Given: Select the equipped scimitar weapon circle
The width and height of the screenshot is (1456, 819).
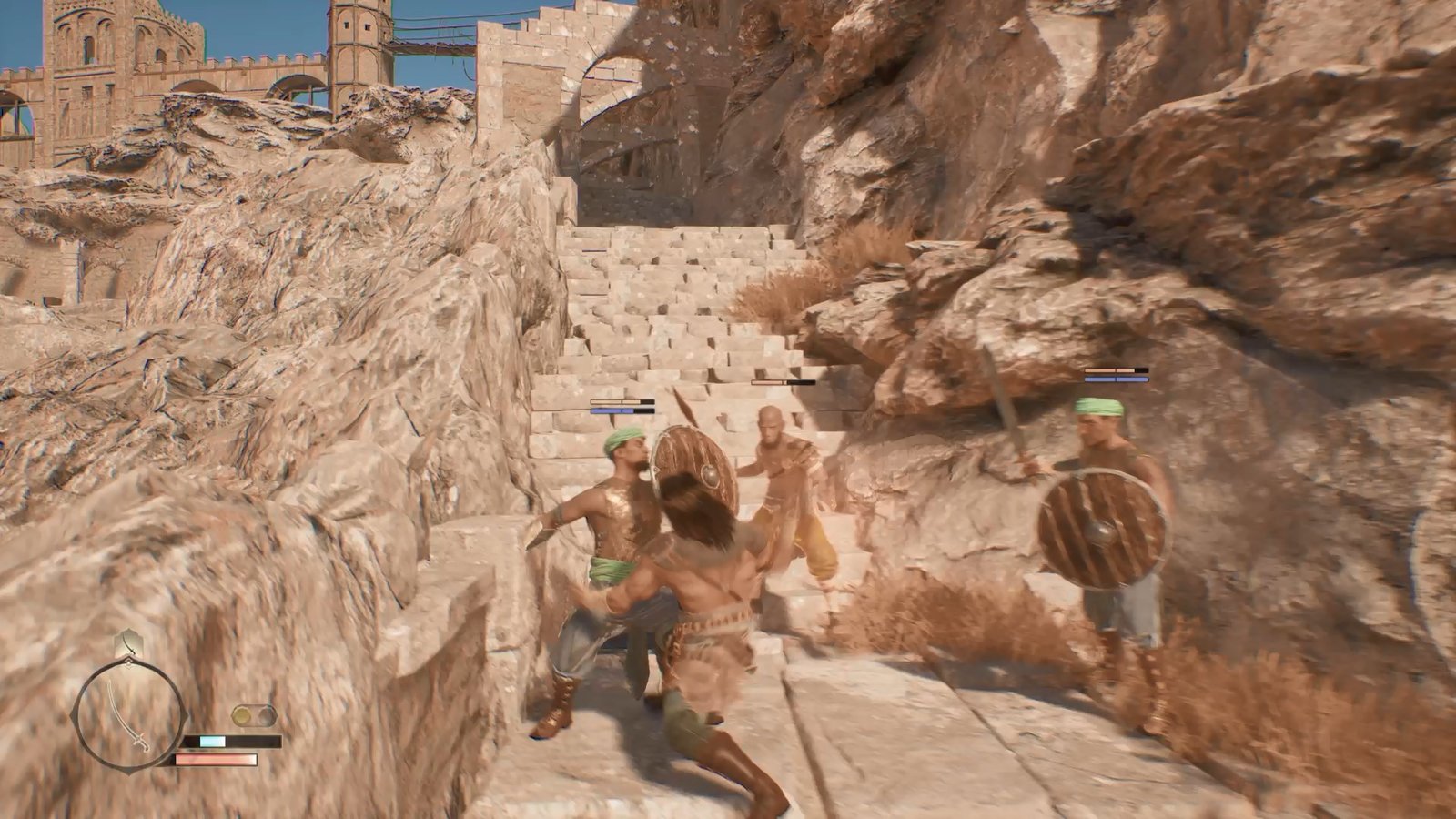Looking at the screenshot, I should point(128,713).
